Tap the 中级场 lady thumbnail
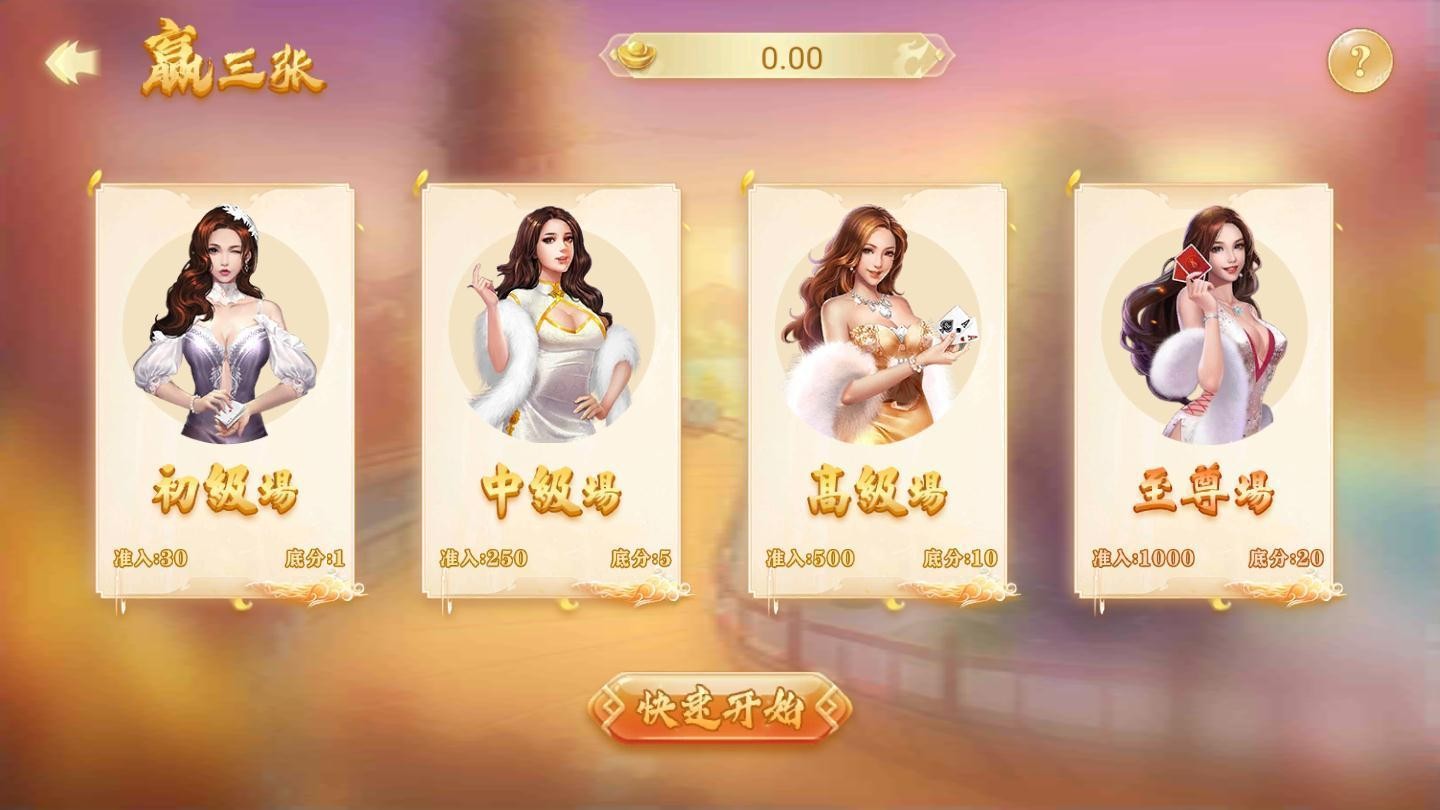1440x810 pixels. click(555, 320)
